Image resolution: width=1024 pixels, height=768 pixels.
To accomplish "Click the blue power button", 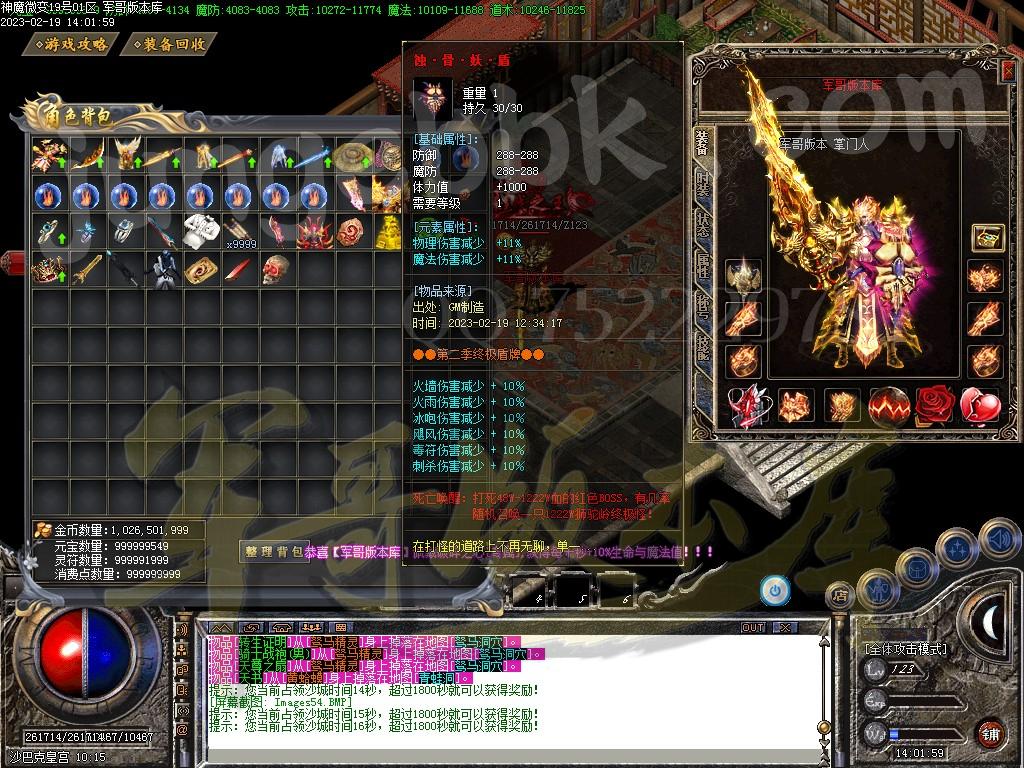I will [x=774, y=590].
